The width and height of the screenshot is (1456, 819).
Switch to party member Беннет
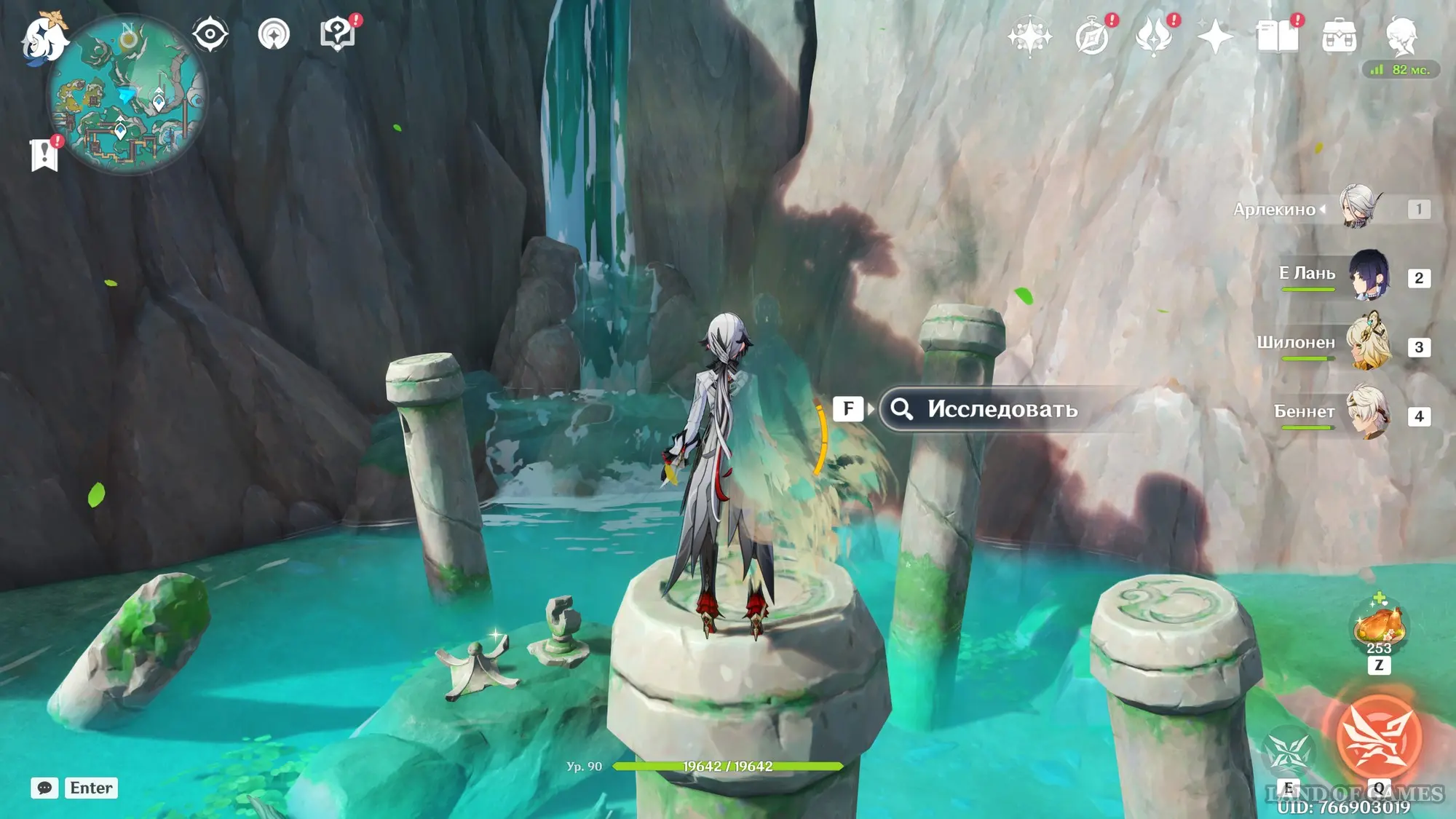(x=1368, y=413)
